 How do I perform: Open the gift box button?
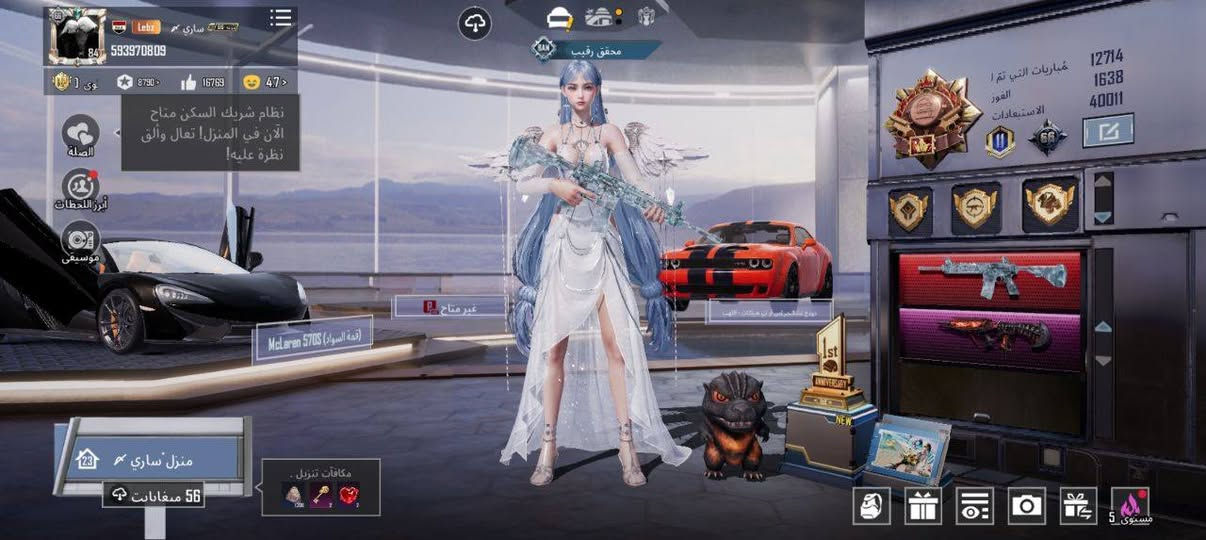(923, 506)
